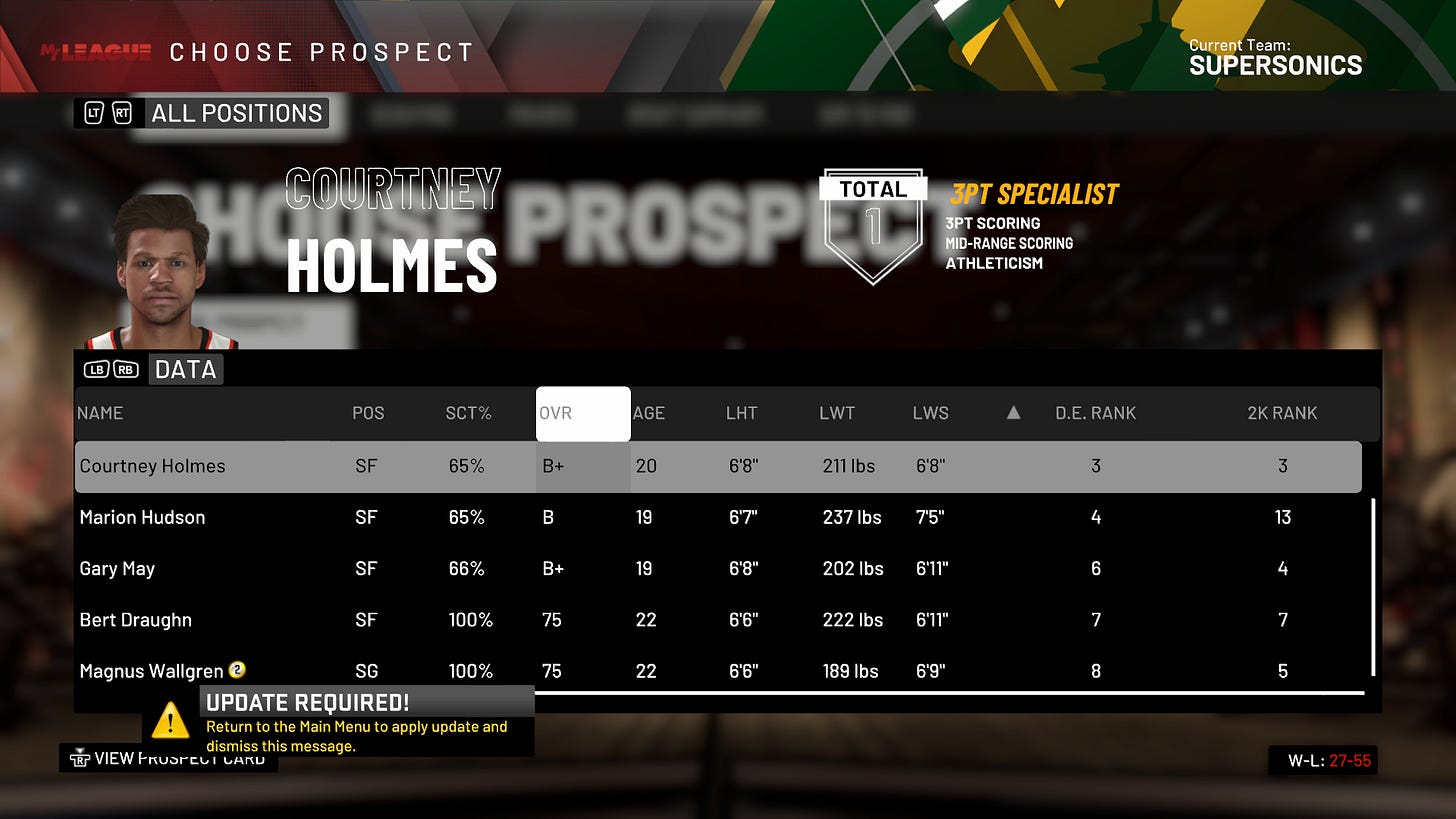Screen dimensions: 1456x819
Task: Sort prospects by 2K RANK column
Action: click(x=1282, y=413)
